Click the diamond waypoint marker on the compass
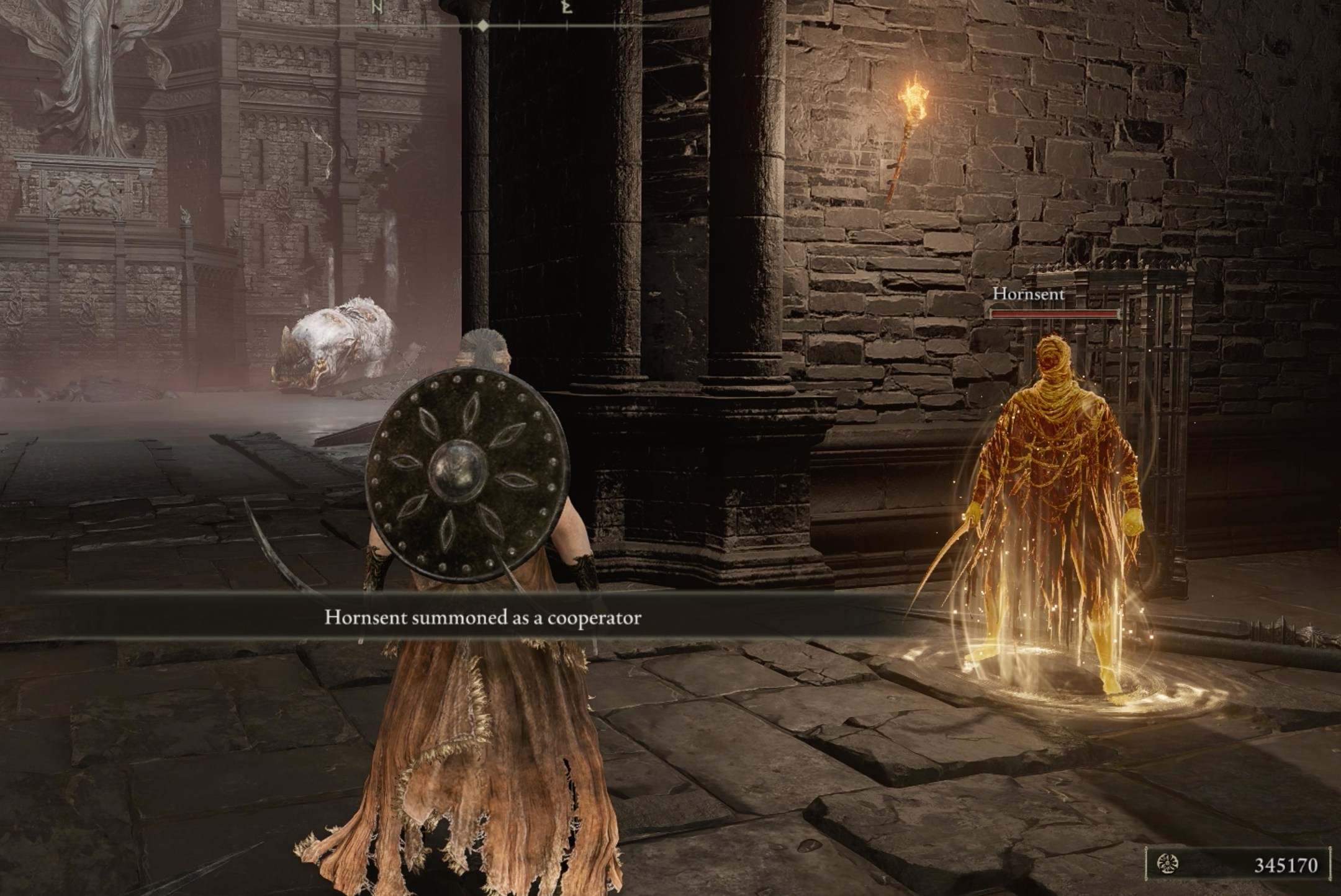1341x896 pixels. click(483, 26)
